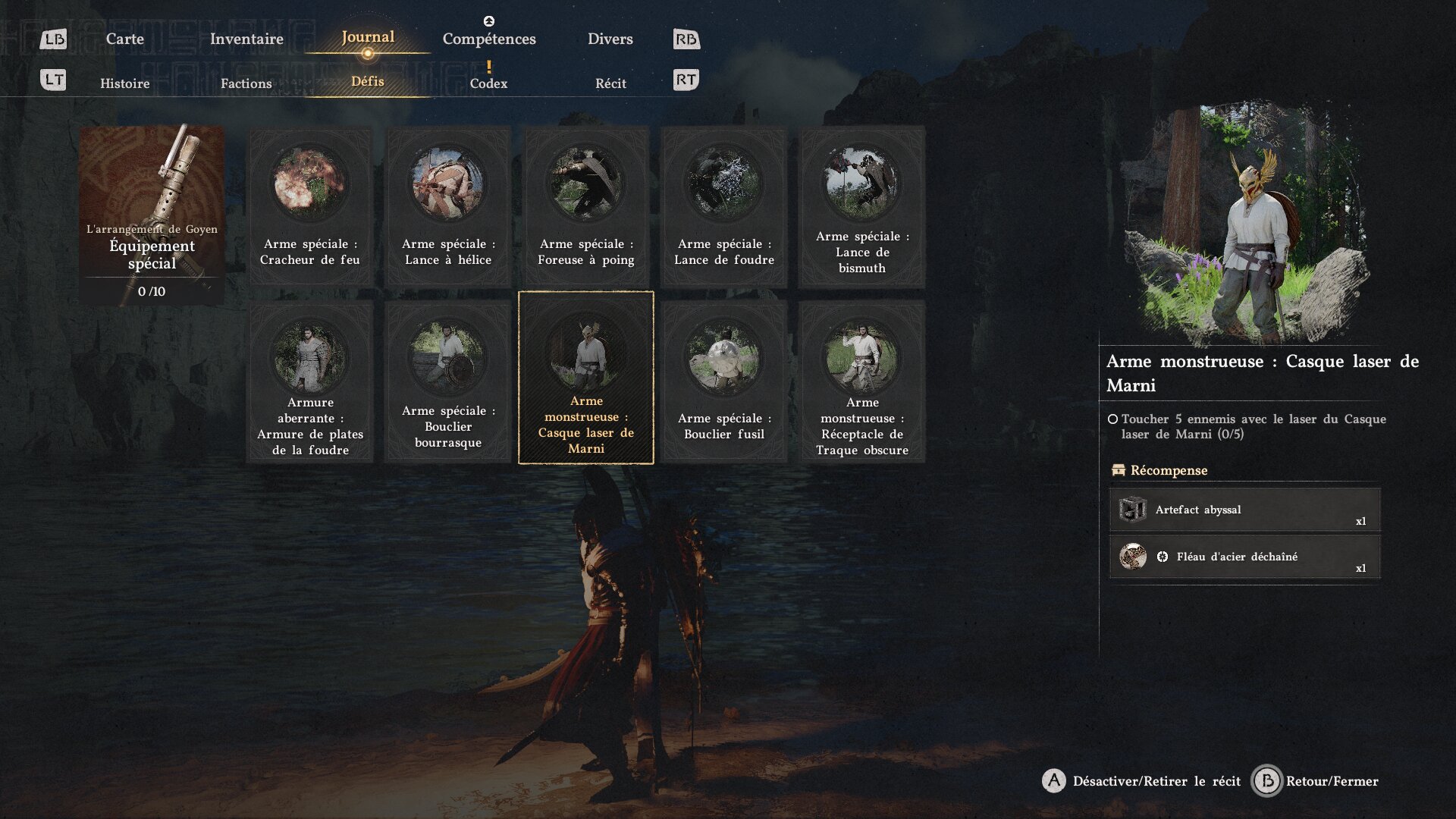Image resolution: width=1456 pixels, height=819 pixels.
Task: Show the Histoire sub-tab
Action: 124,83
